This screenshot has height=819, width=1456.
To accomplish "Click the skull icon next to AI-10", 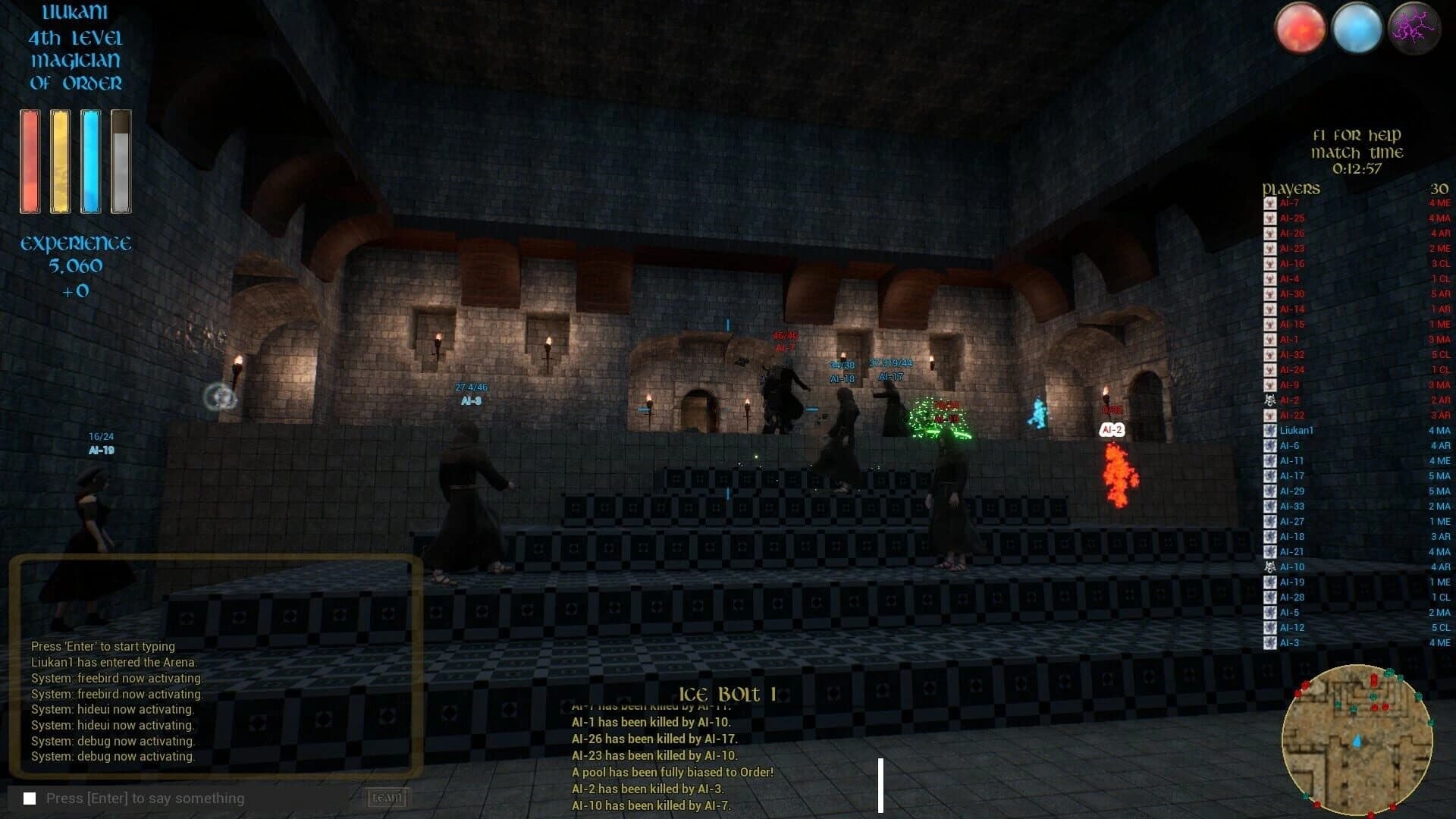I will pyautogui.click(x=1268, y=566).
